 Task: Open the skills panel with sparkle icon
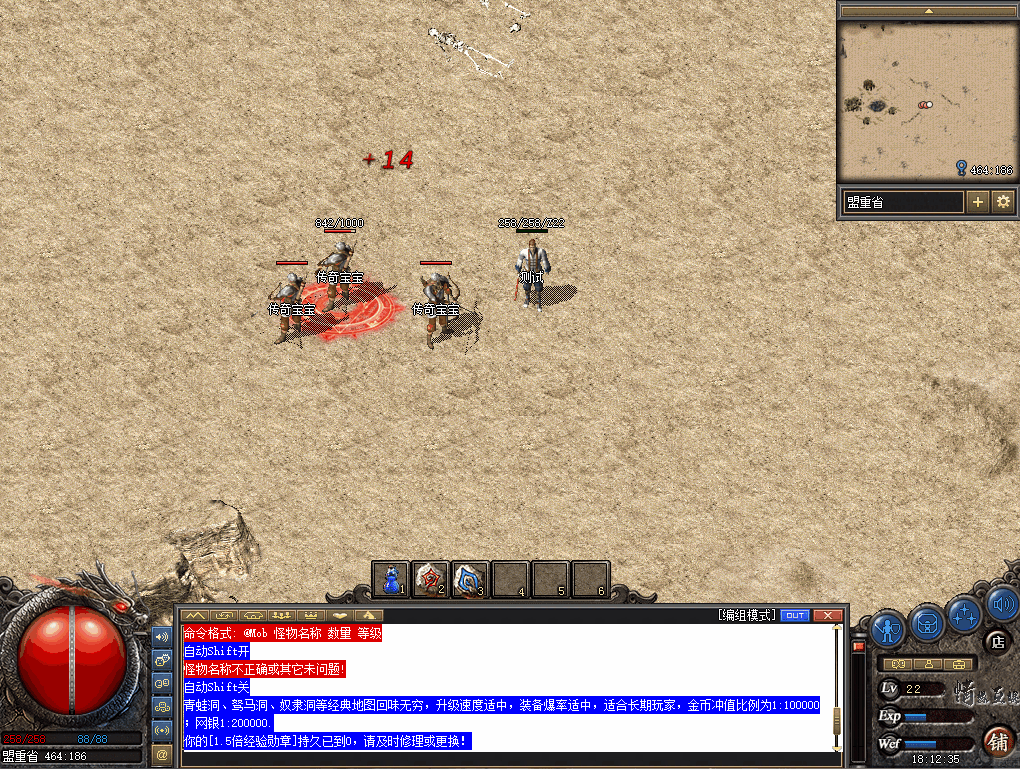(965, 613)
